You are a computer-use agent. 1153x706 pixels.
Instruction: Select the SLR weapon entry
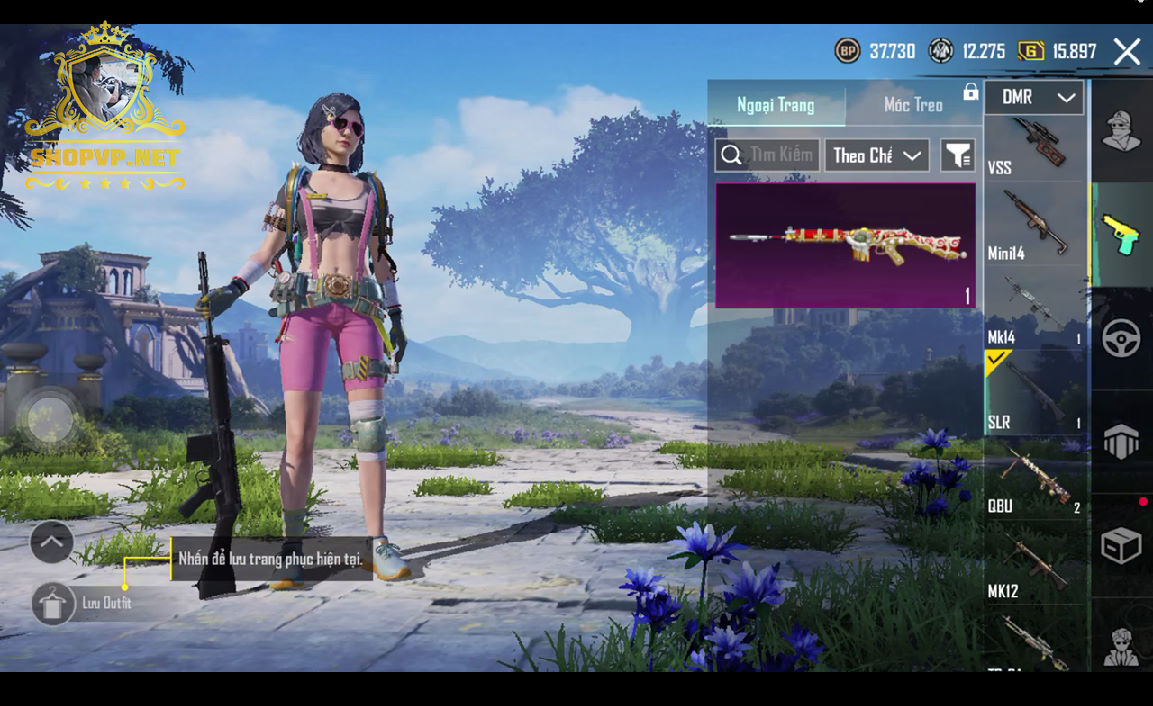pyautogui.click(x=1034, y=393)
